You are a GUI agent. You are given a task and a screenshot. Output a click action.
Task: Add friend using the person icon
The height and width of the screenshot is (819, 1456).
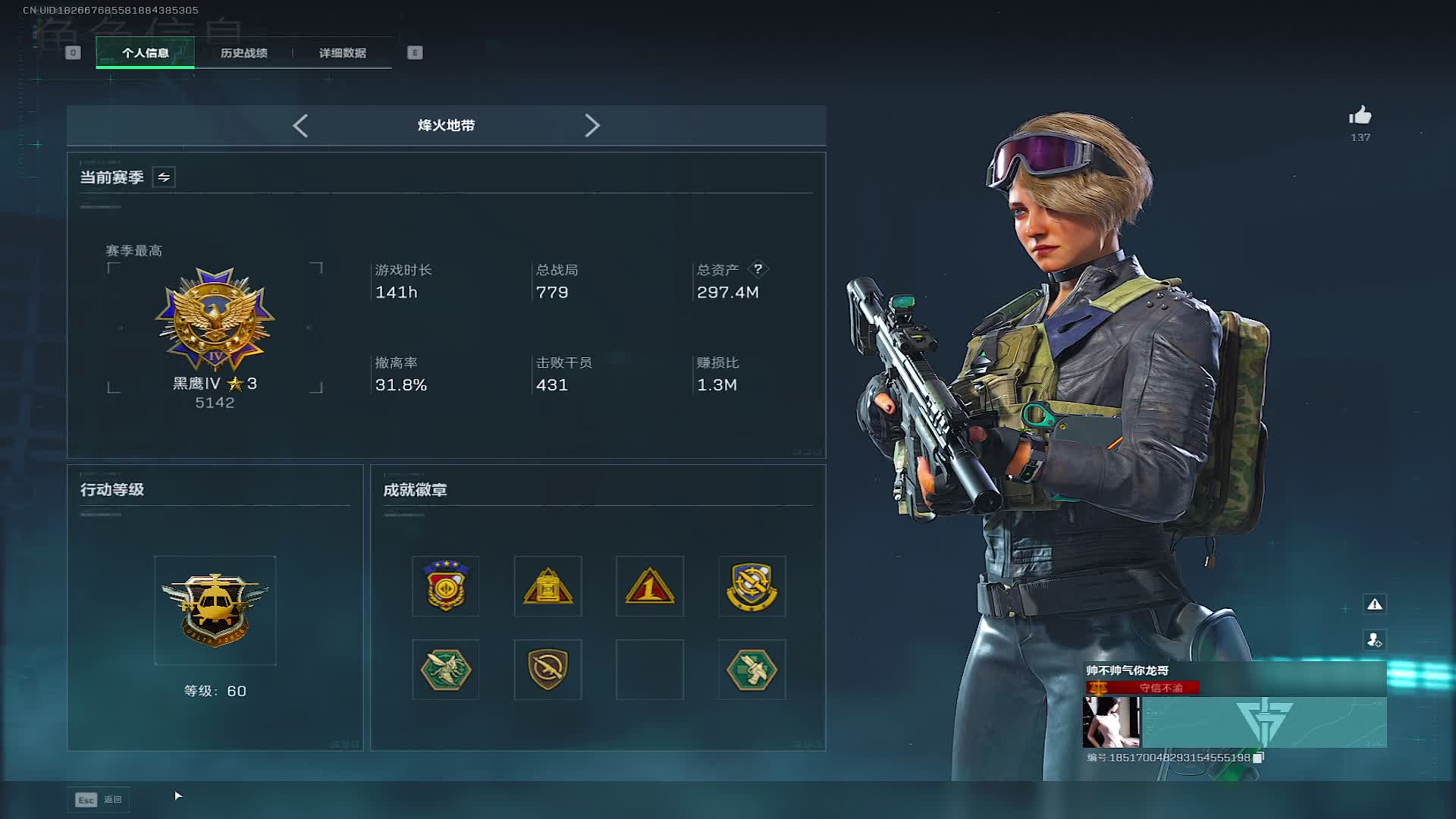(x=1375, y=640)
